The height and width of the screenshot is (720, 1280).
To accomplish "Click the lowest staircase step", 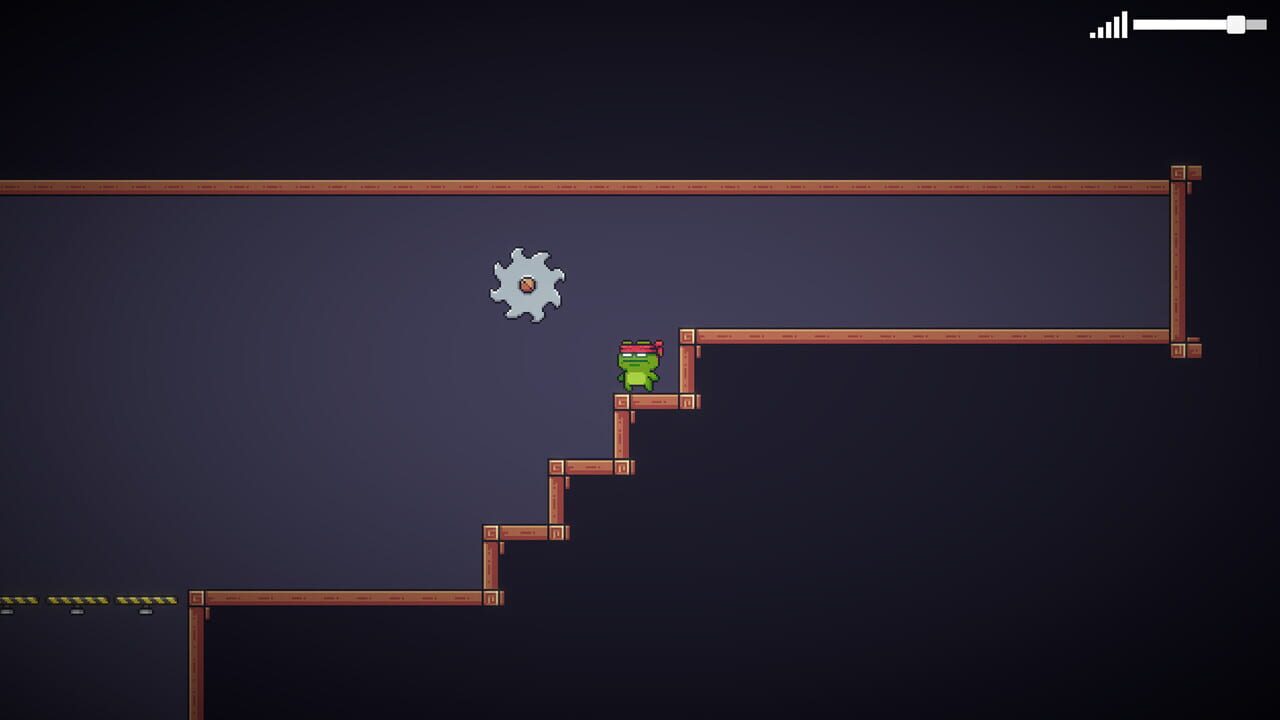I will (x=525, y=532).
